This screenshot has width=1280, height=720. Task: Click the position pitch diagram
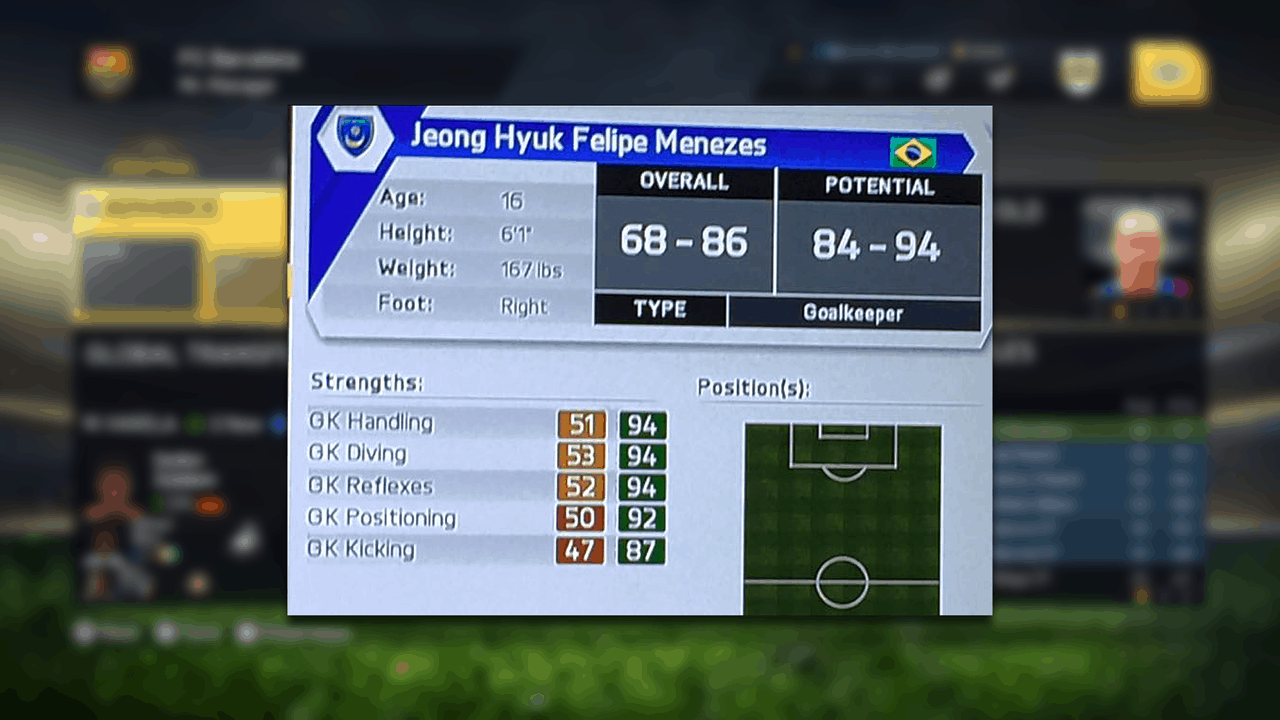click(x=842, y=519)
